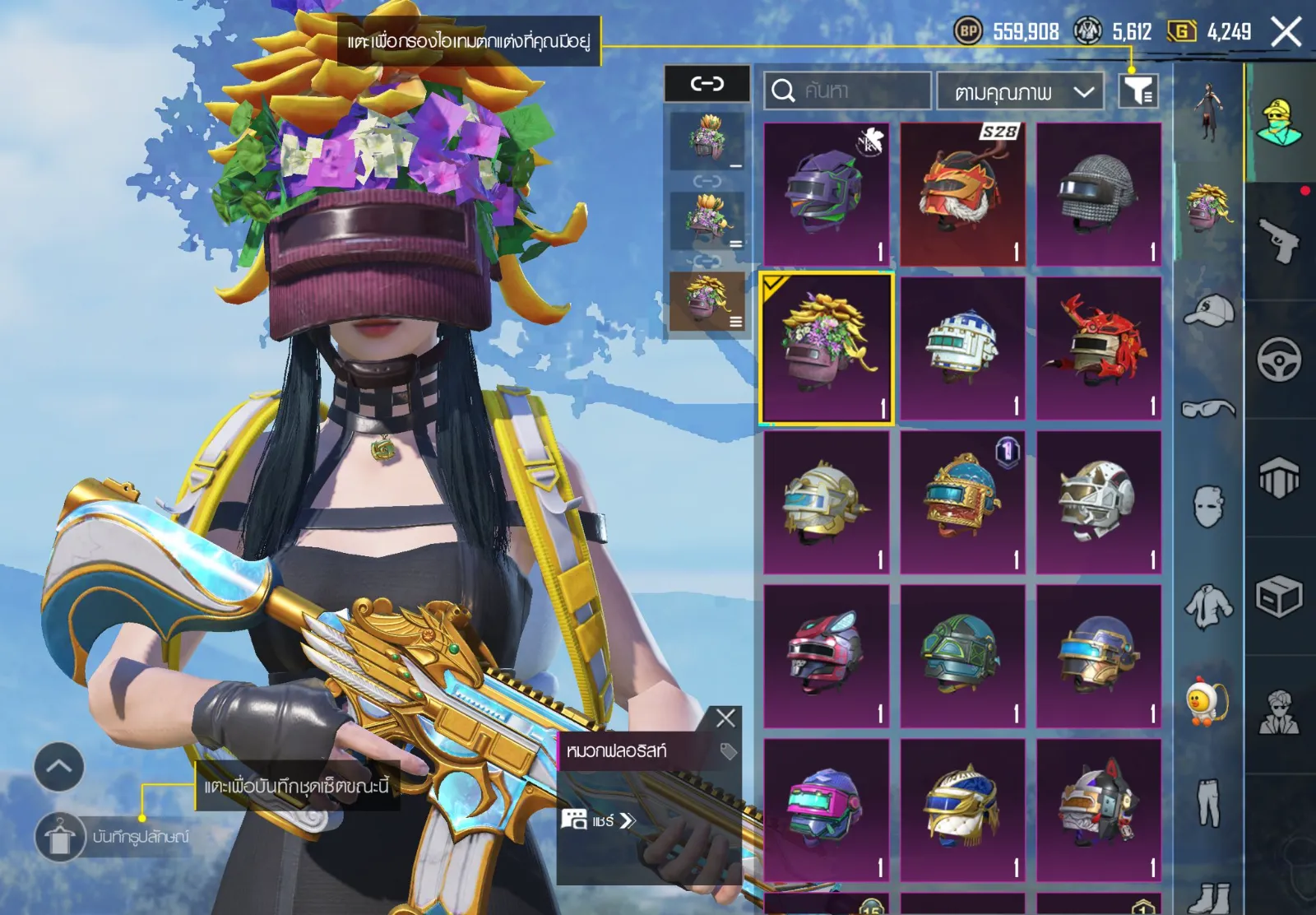Choose the jacket clothing category
This screenshot has width=1316, height=915.
coord(1209,606)
